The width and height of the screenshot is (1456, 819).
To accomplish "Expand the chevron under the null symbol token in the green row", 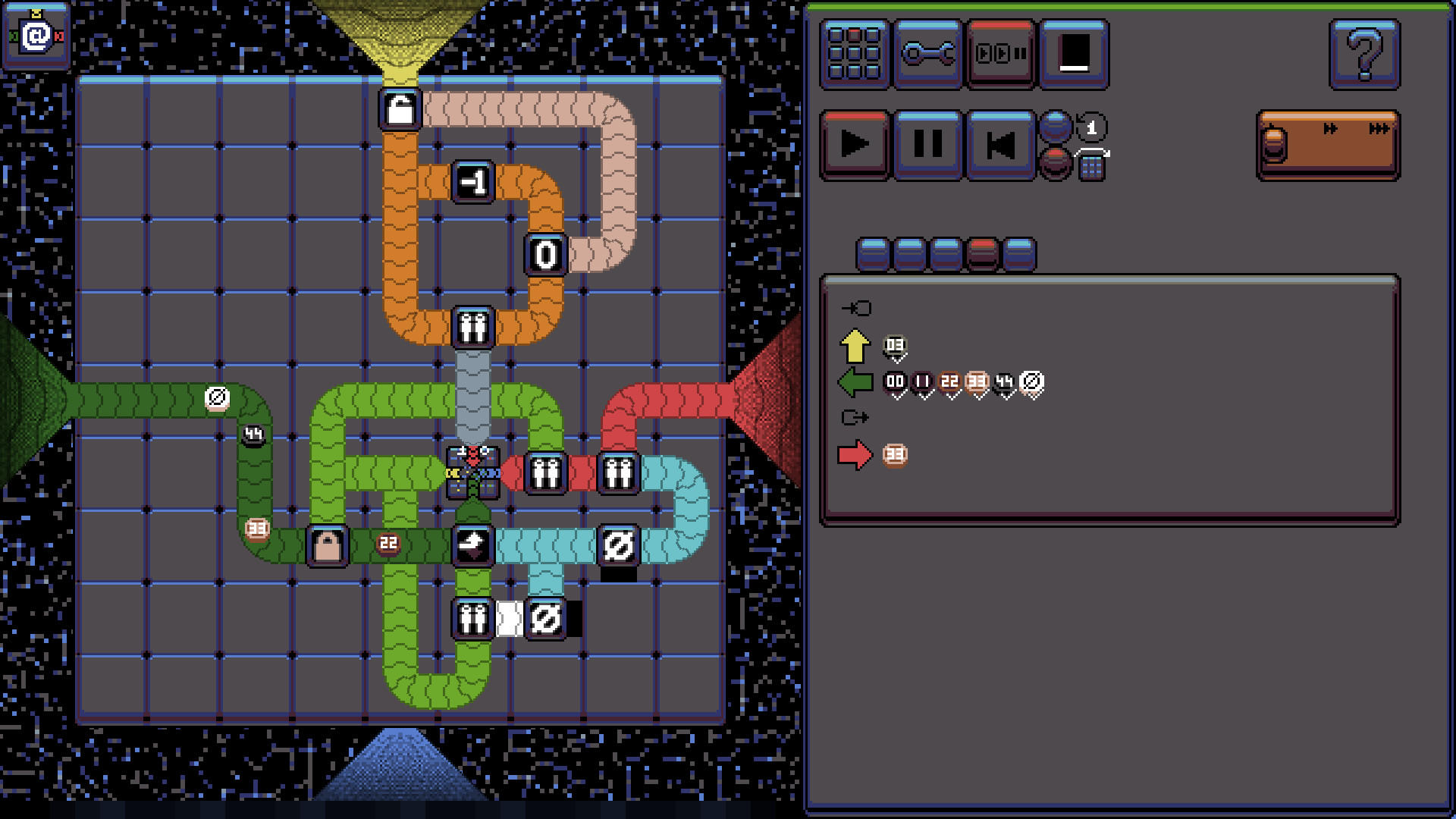I will pyautogui.click(x=1033, y=395).
